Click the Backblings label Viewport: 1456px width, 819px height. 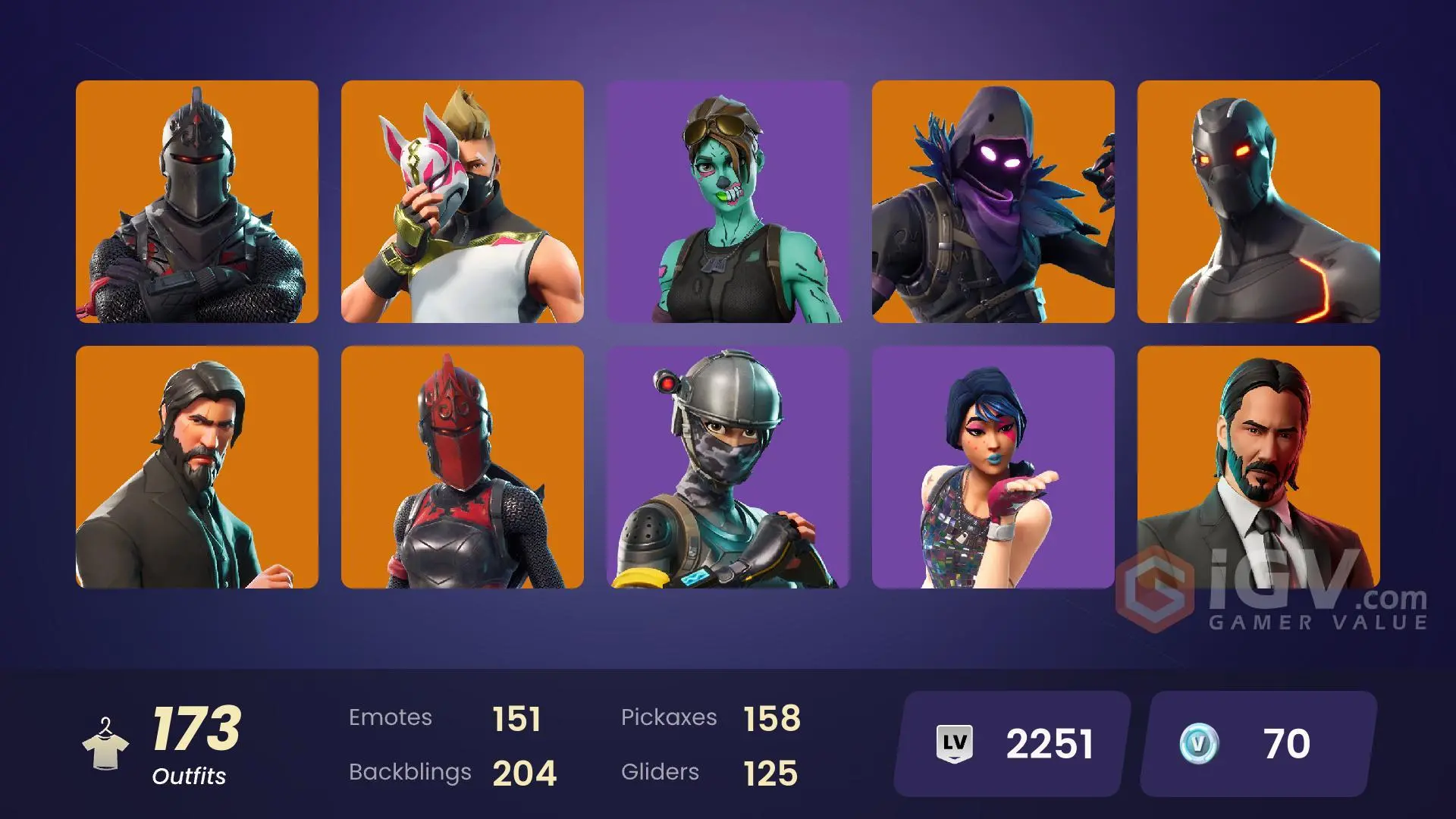(x=410, y=773)
